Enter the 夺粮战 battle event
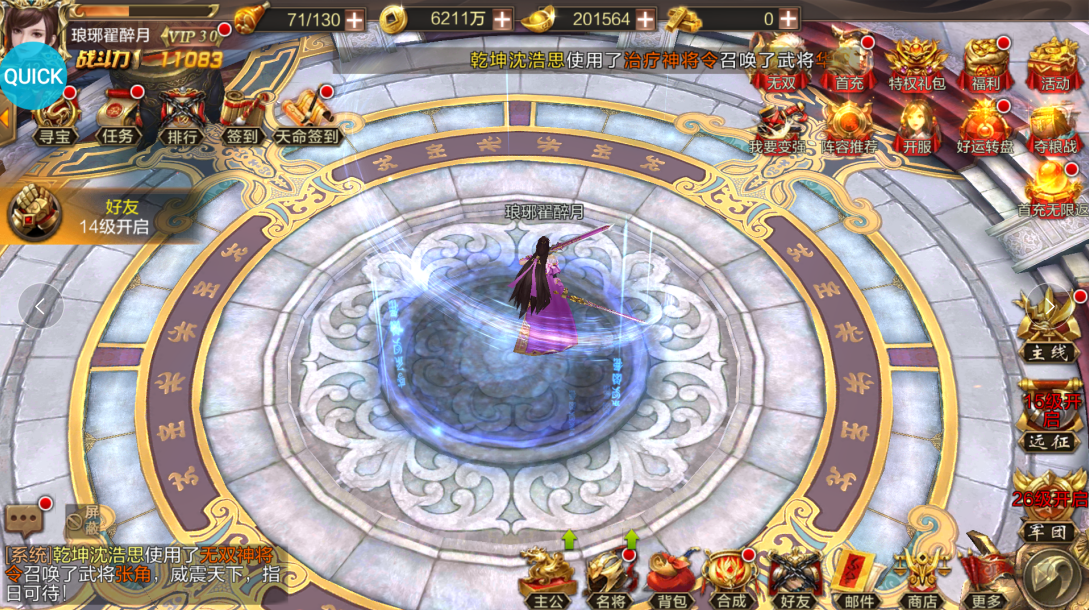This screenshot has height=610, width=1089. point(1054,126)
